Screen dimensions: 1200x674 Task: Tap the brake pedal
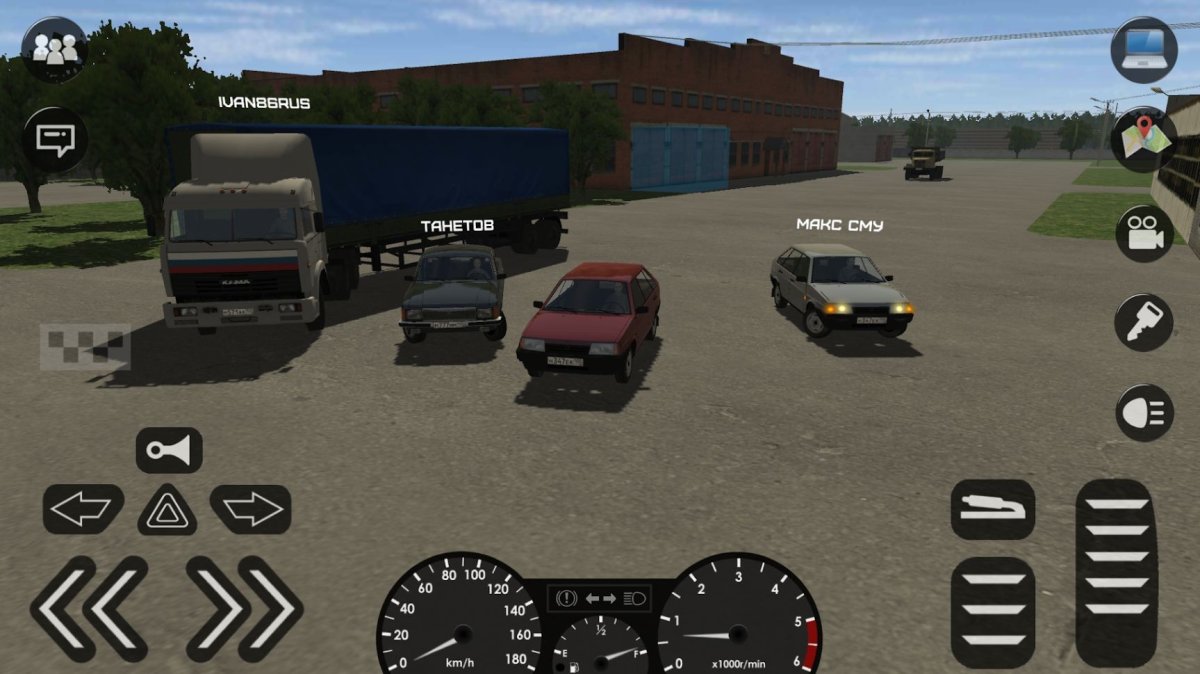coord(993,612)
